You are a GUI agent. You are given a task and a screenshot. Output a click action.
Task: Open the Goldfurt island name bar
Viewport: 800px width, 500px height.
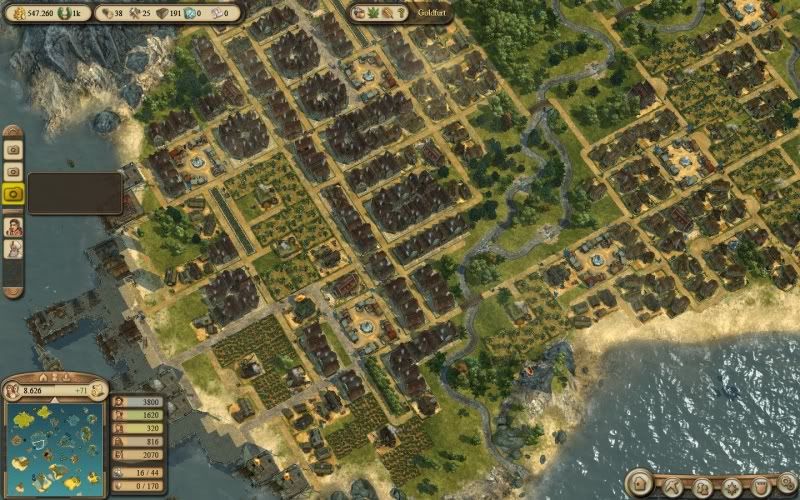(399, 14)
